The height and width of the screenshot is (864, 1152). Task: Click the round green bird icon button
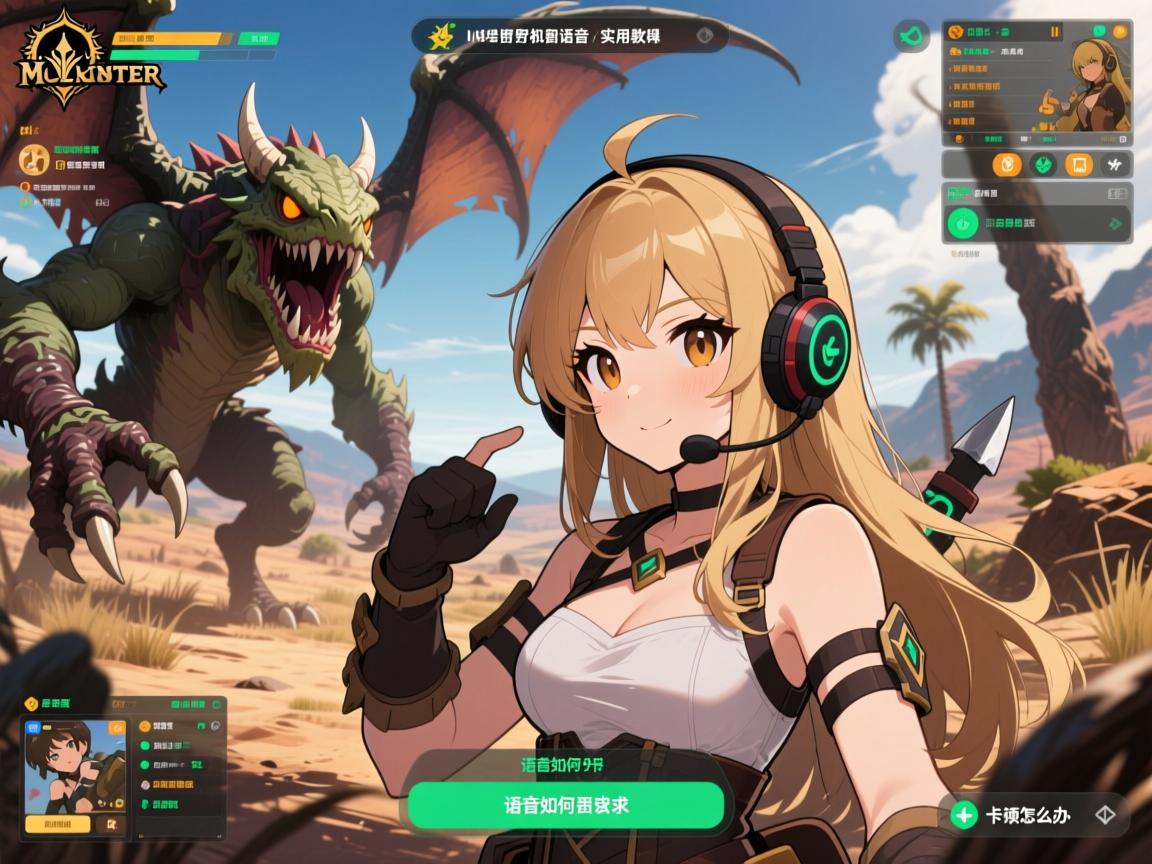click(x=911, y=36)
